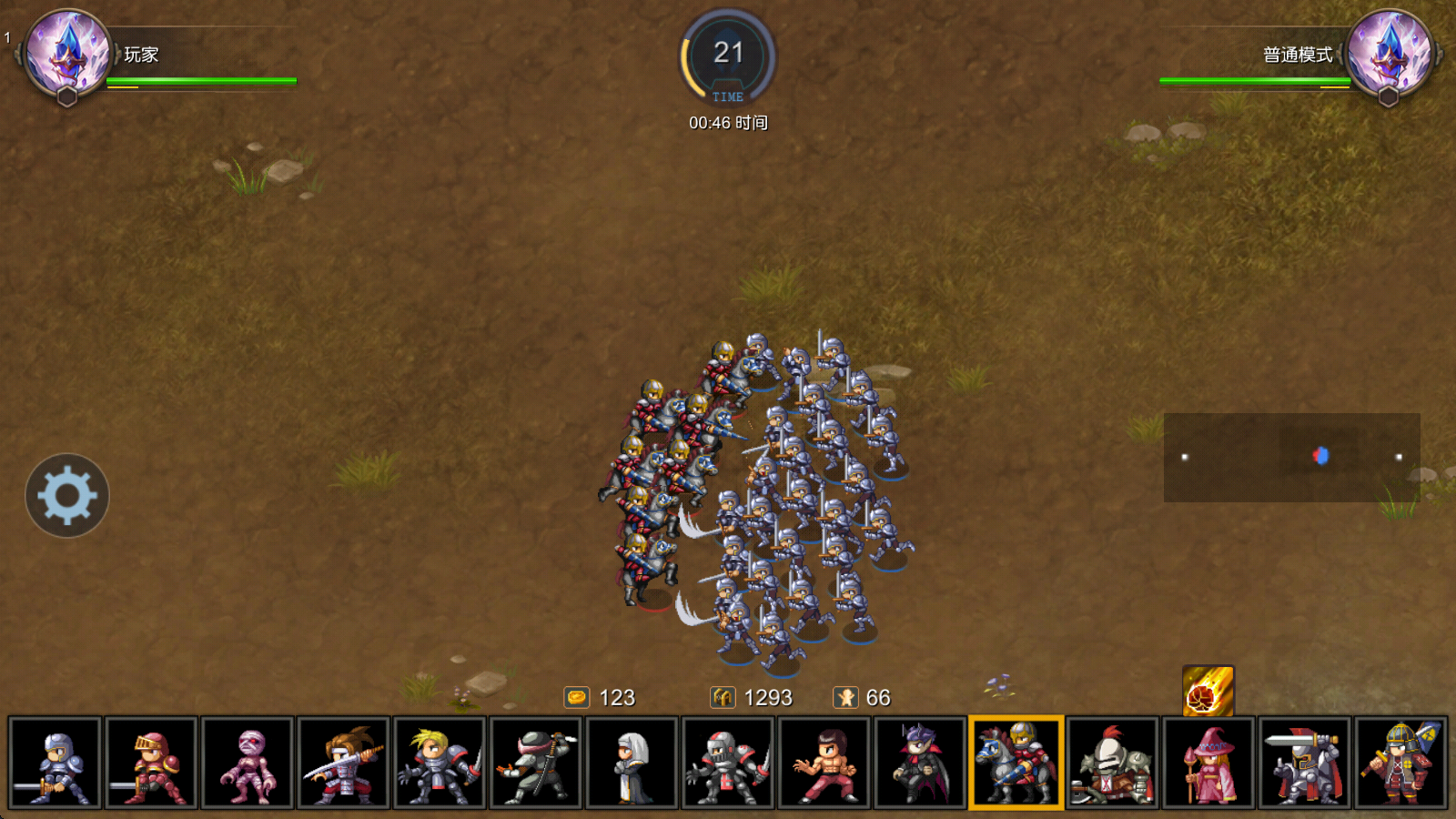Select the red-trimmed helmeted knight unit
Viewport: 1456px width, 819px height.
point(727,763)
